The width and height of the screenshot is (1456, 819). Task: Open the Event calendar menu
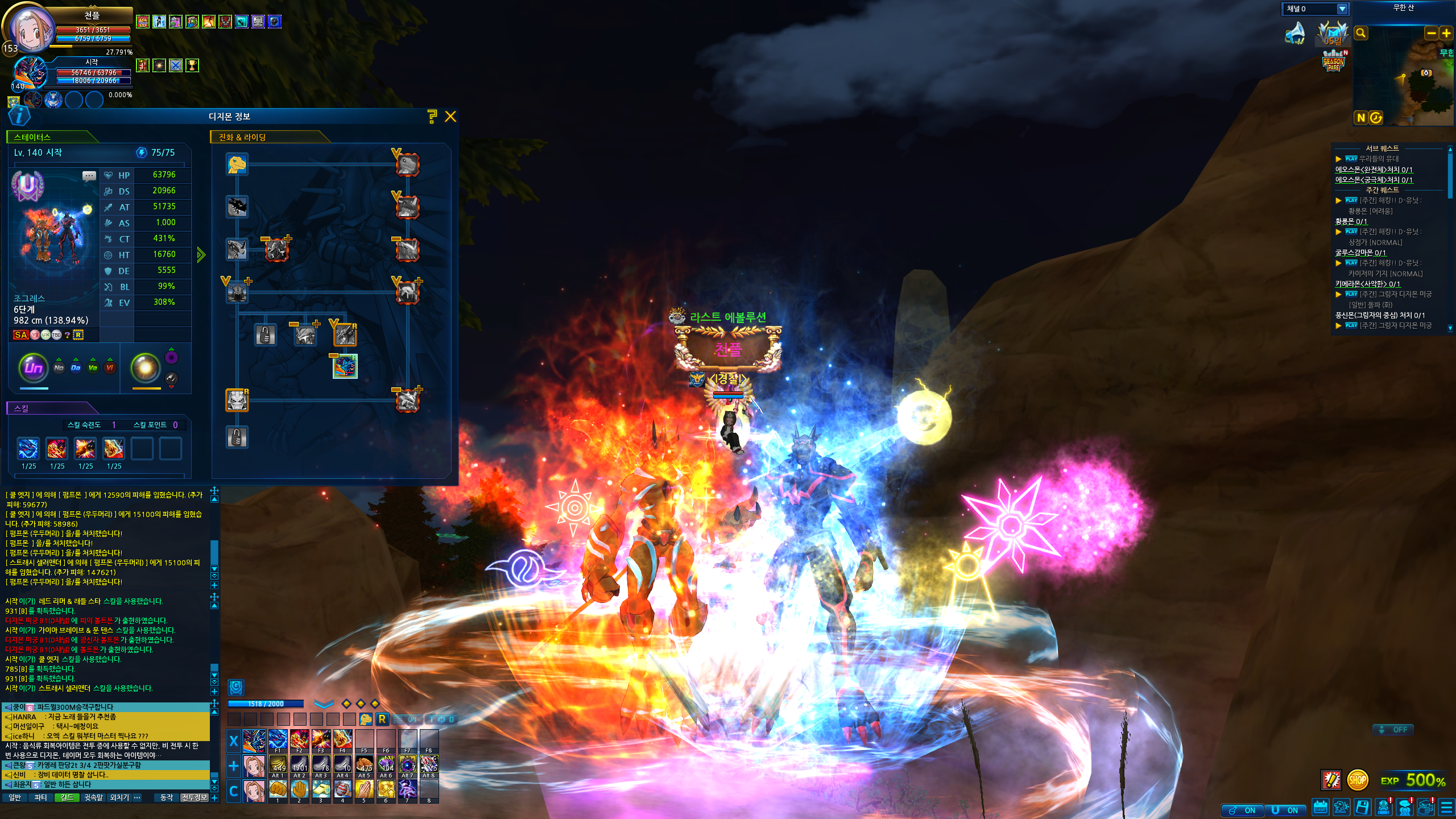pyautogui.click(x=1320, y=808)
